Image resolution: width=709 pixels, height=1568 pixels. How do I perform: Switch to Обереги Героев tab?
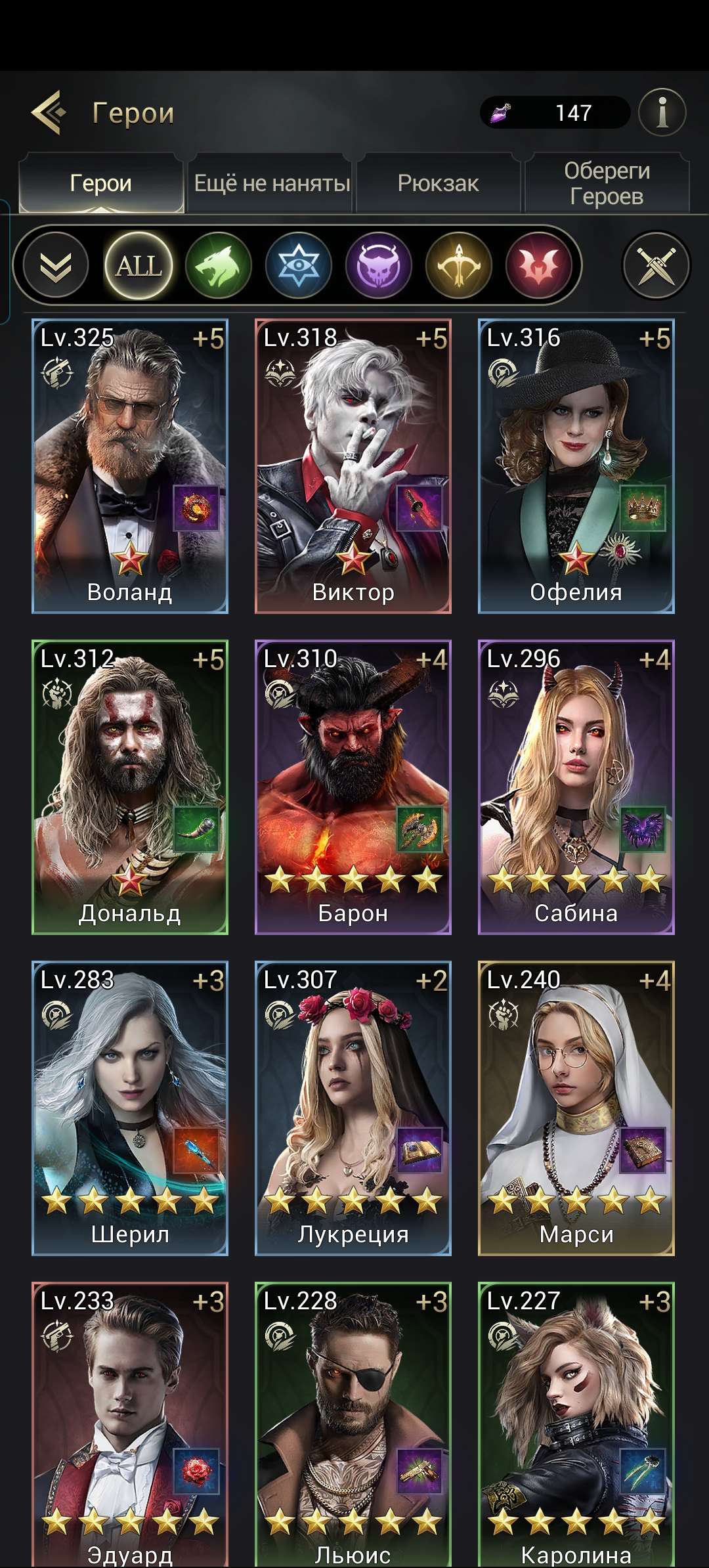(607, 183)
